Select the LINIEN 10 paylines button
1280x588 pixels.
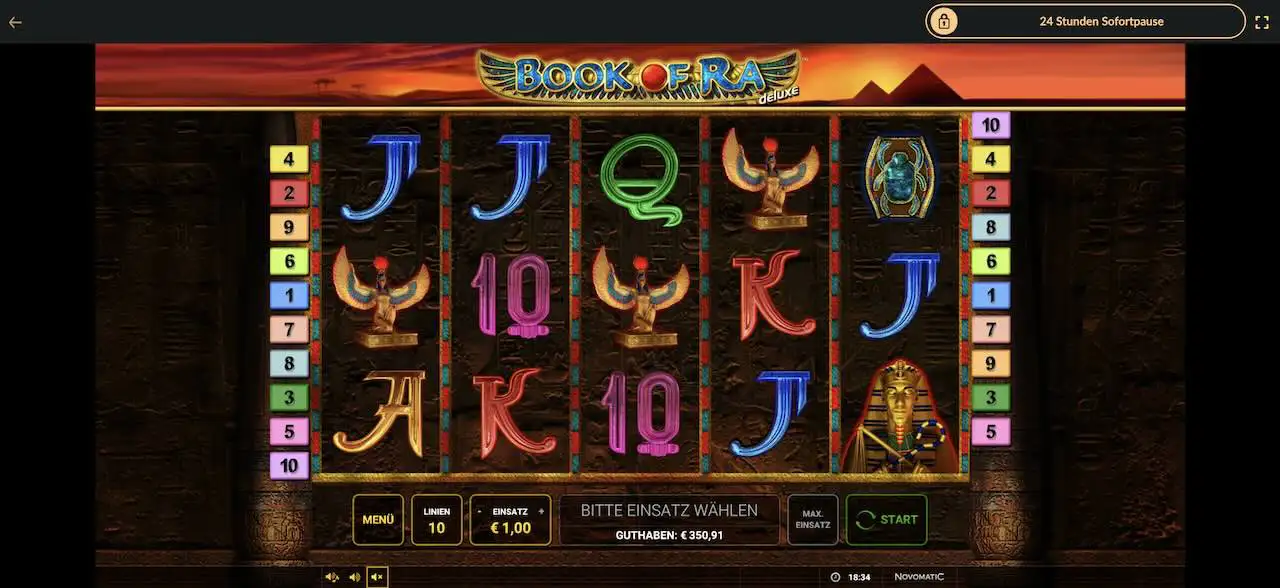tap(437, 520)
